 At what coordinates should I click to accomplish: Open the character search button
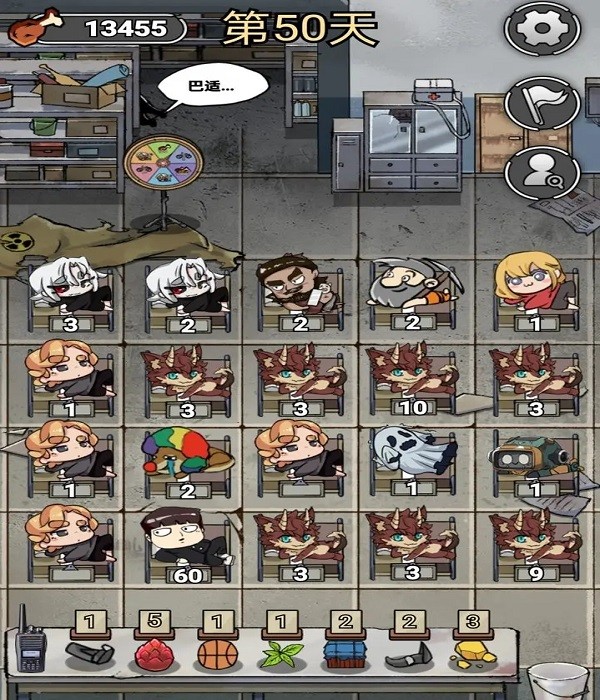tap(543, 171)
